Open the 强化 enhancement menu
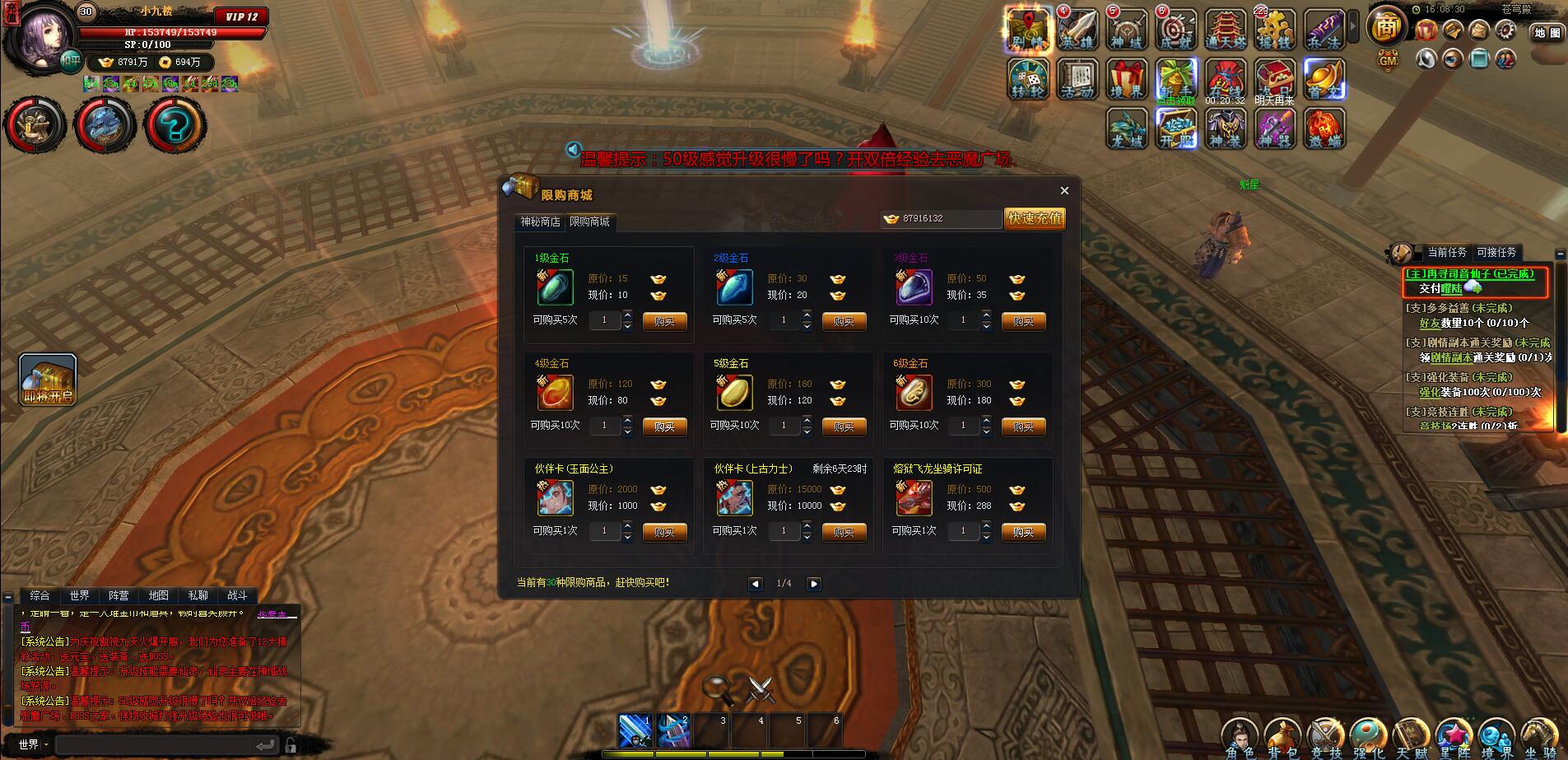1568x760 pixels. click(1368, 737)
